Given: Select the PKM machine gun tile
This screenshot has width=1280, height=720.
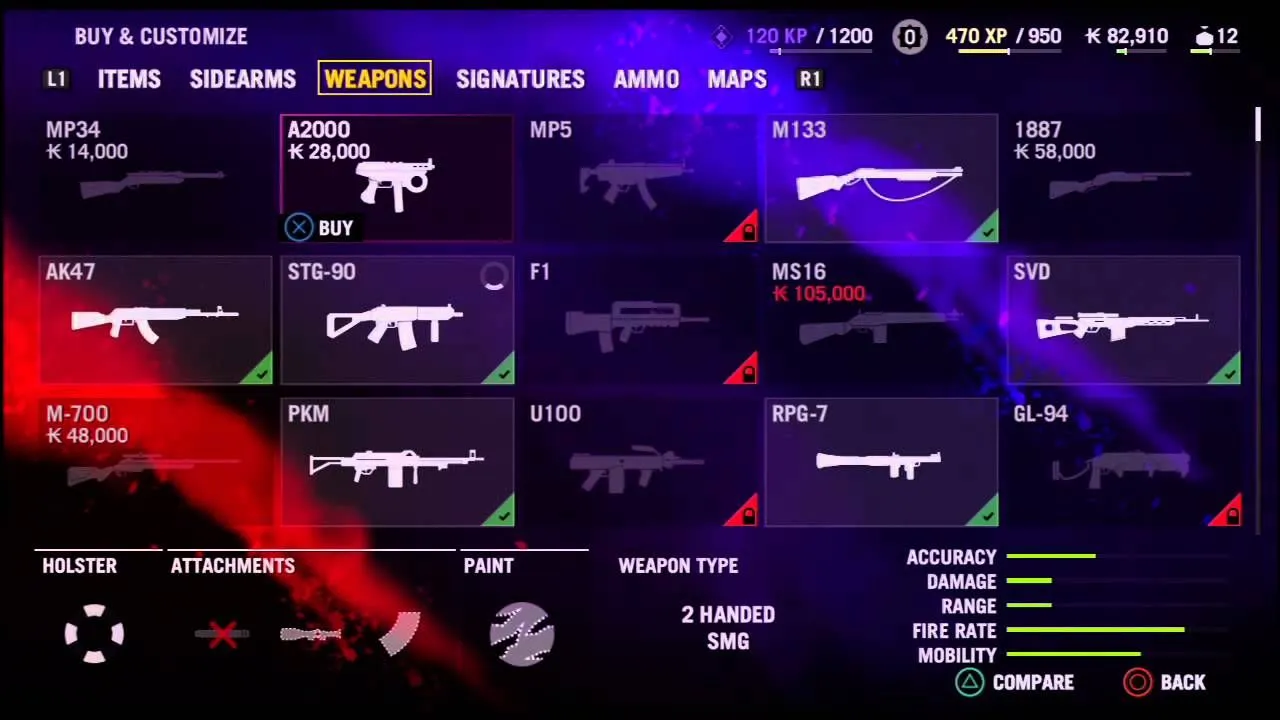Looking at the screenshot, I should click(x=397, y=462).
